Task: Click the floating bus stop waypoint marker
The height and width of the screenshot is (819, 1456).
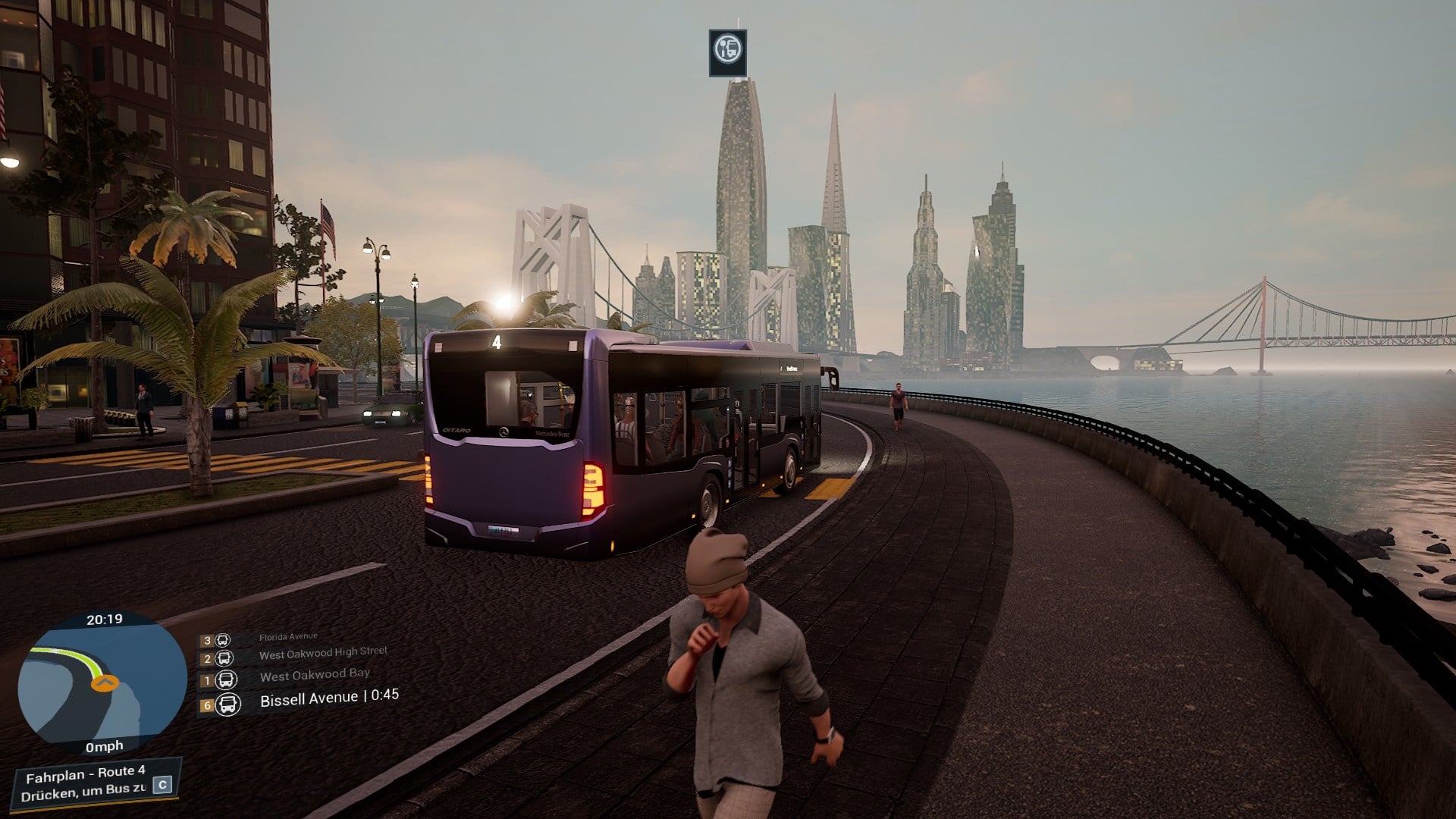Action: 728,52
